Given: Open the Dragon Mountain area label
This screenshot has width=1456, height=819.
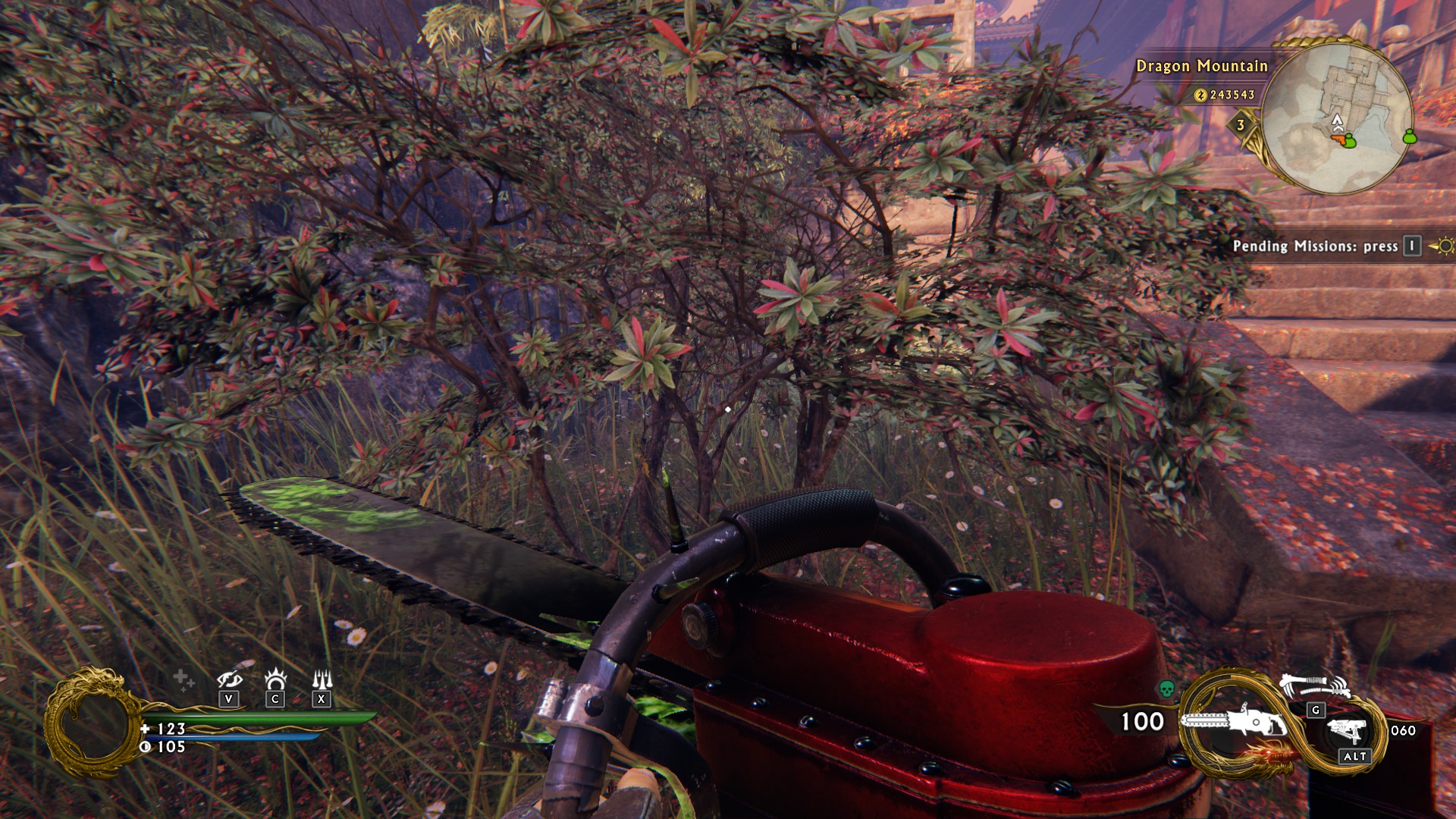Looking at the screenshot, I should (1202, 67).
